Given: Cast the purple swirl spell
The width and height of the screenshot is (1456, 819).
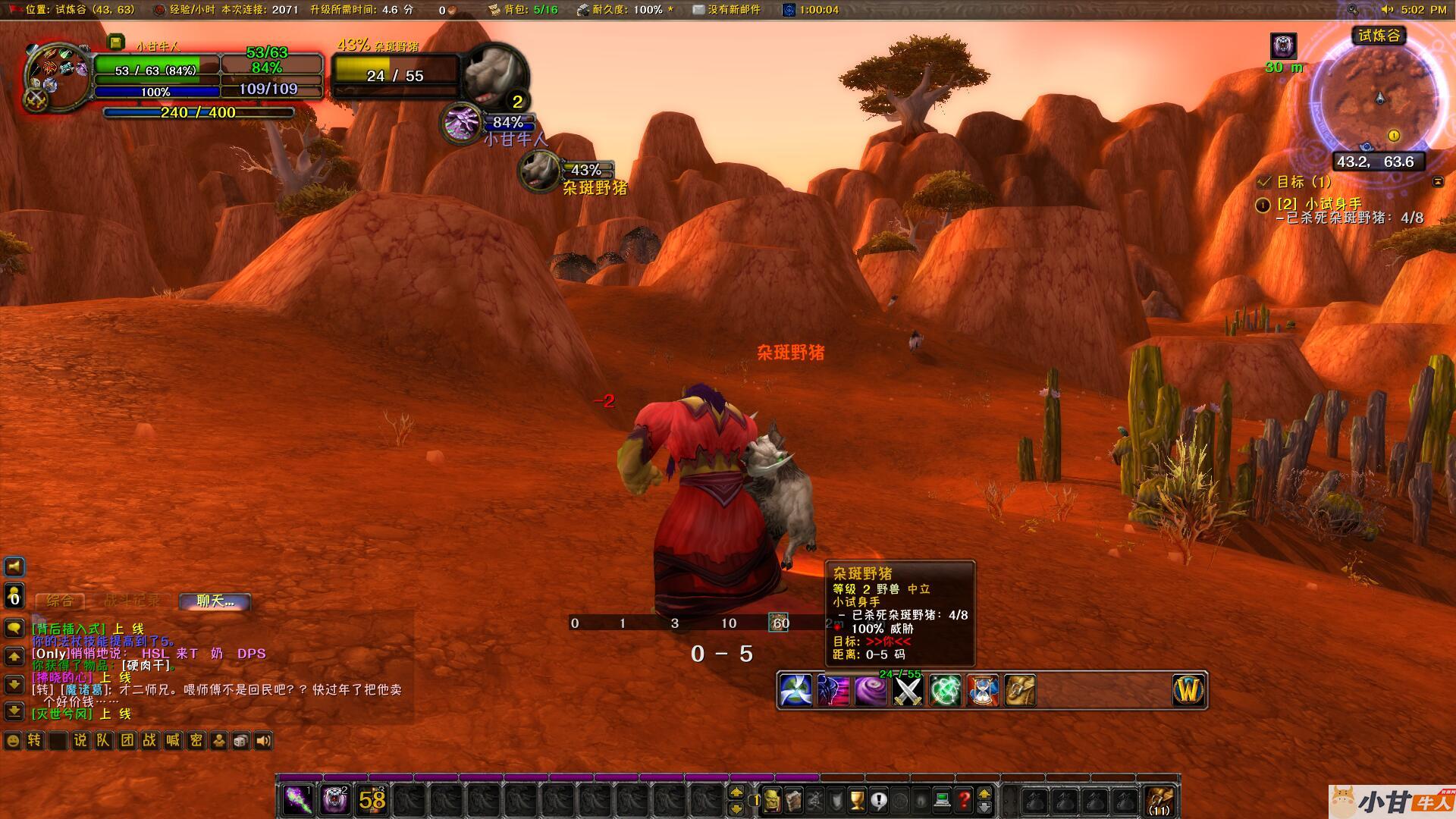Looking at the screenshot, I should 870,691.
